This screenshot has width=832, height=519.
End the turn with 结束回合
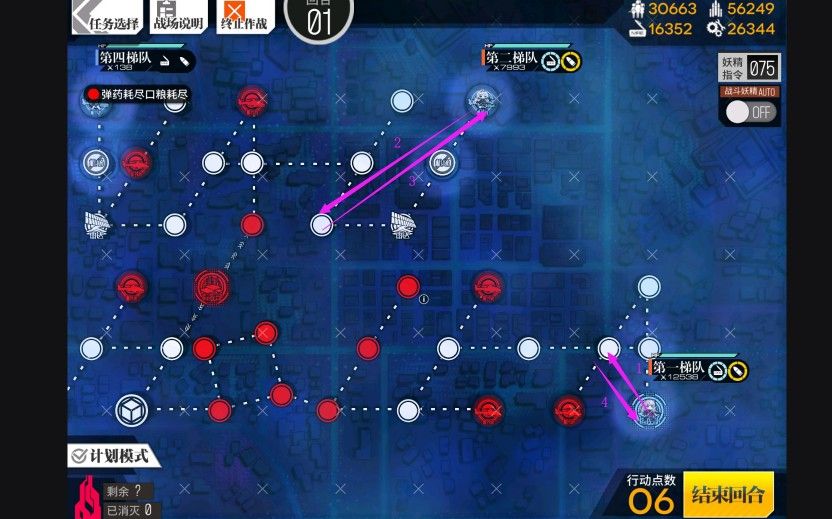point(728,494)
